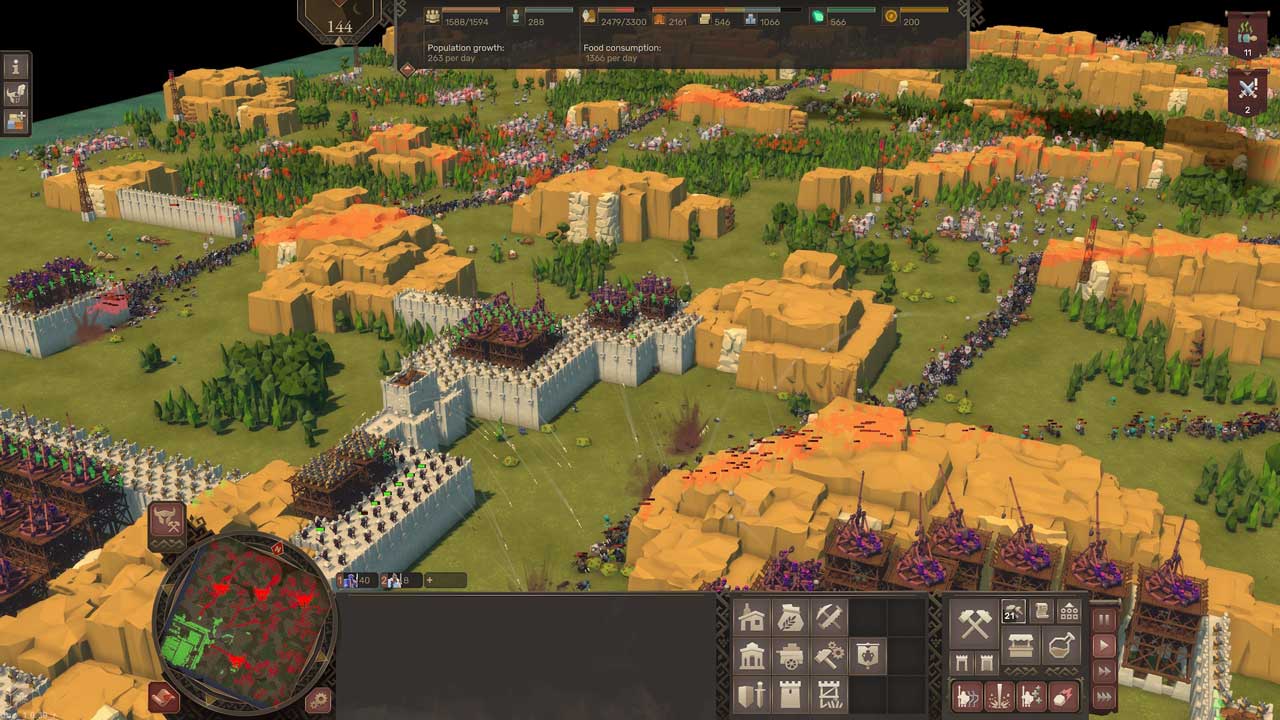Select the grain sack food category

click(x=790, y=618)
